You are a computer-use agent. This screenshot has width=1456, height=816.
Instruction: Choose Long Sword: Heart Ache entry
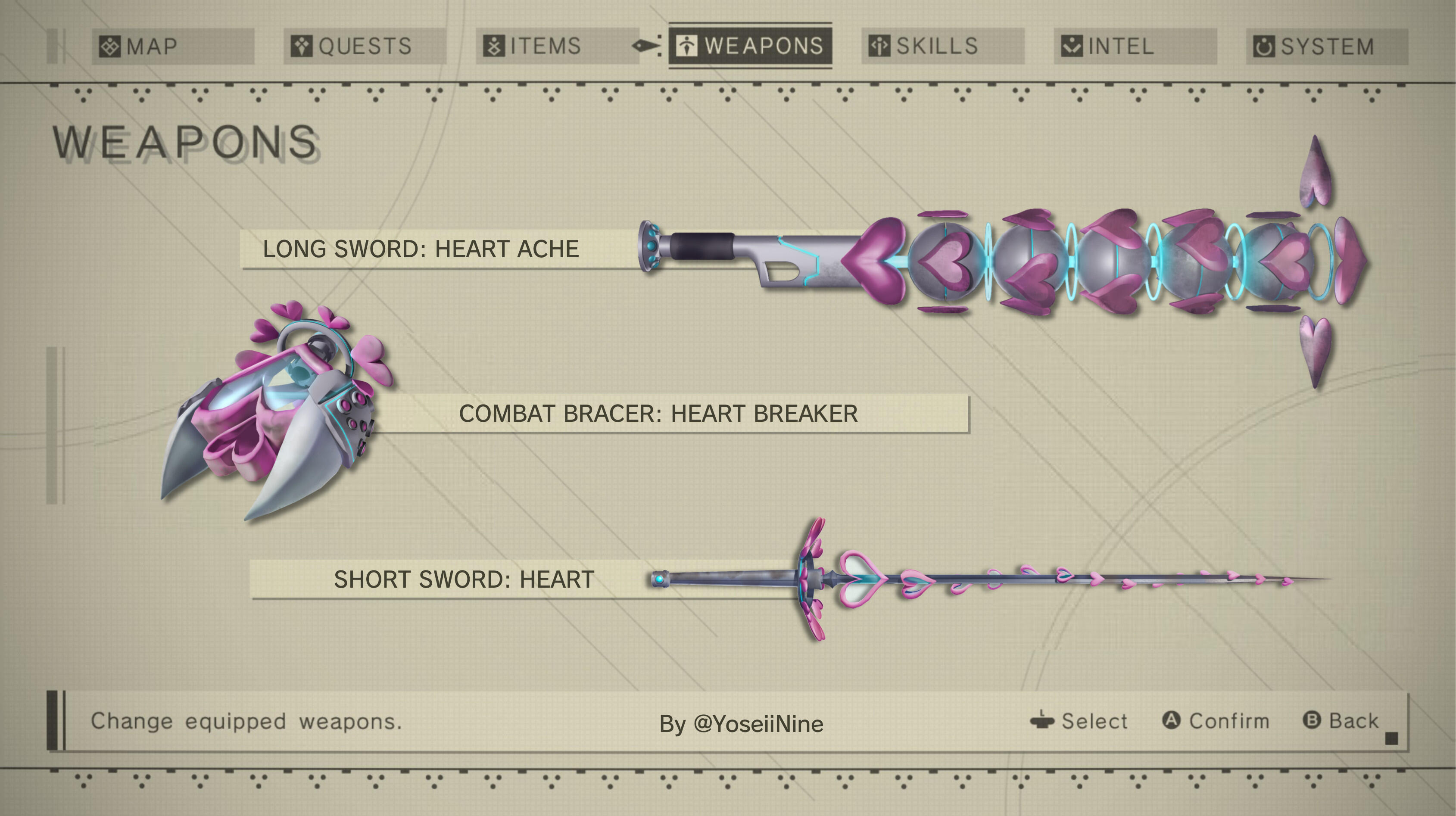coord(421,249)
